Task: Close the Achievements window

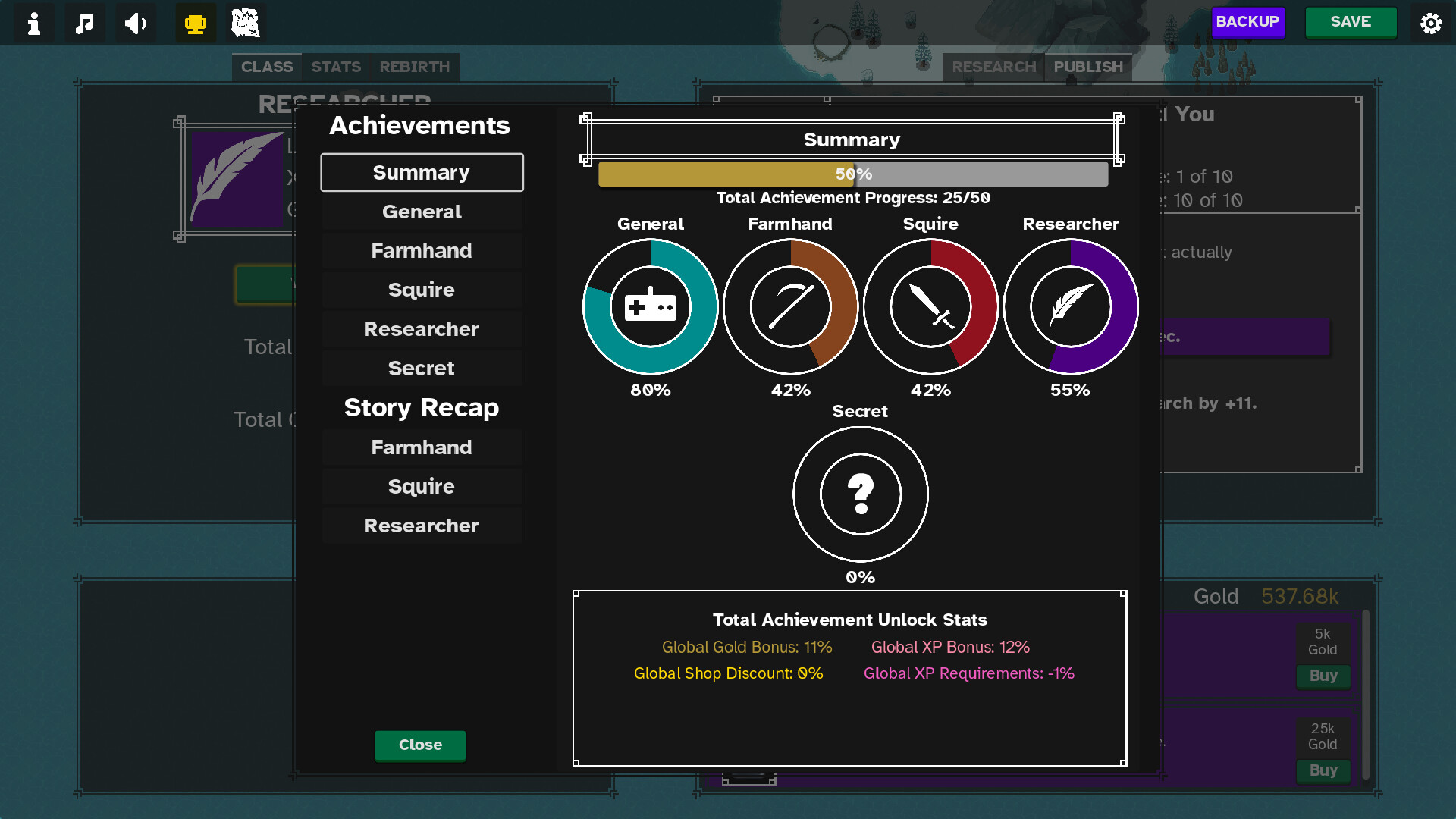Action: 420,745
